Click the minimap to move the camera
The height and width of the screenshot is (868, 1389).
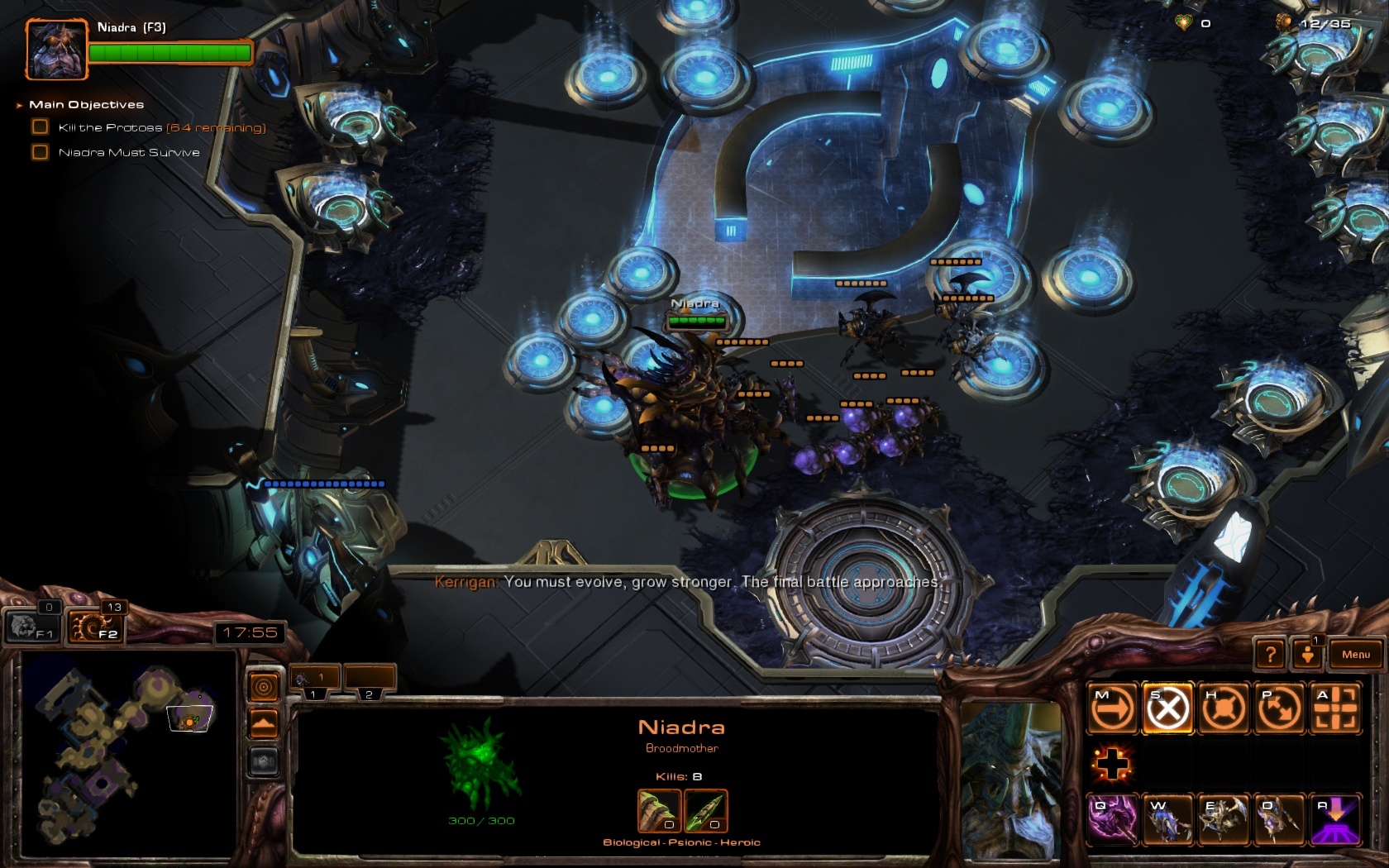(124, 752)
